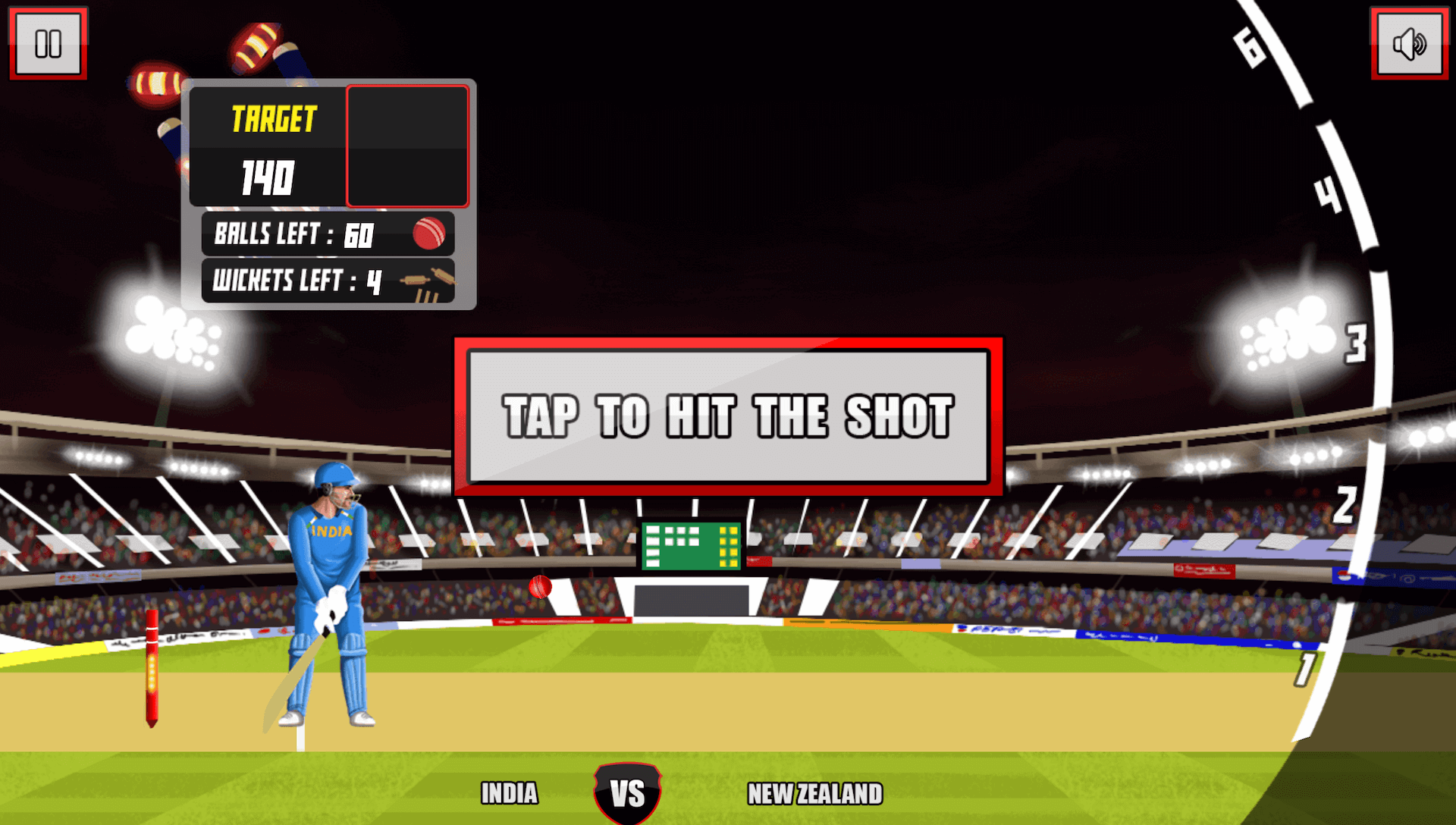Tap the "Tap to Hit the Shot" banner
Image resolution: width=1456 pixels, height=825 pixels.
point(728,416)
